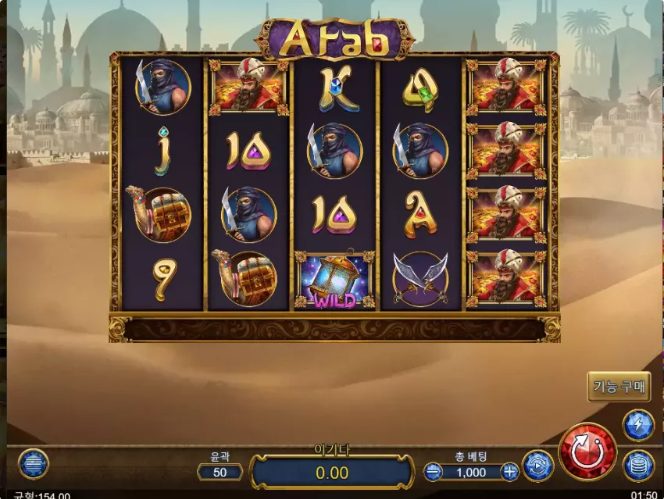Open the coin stack bet settings
This screenshot has height=499, width=664.
click(638, 465)
